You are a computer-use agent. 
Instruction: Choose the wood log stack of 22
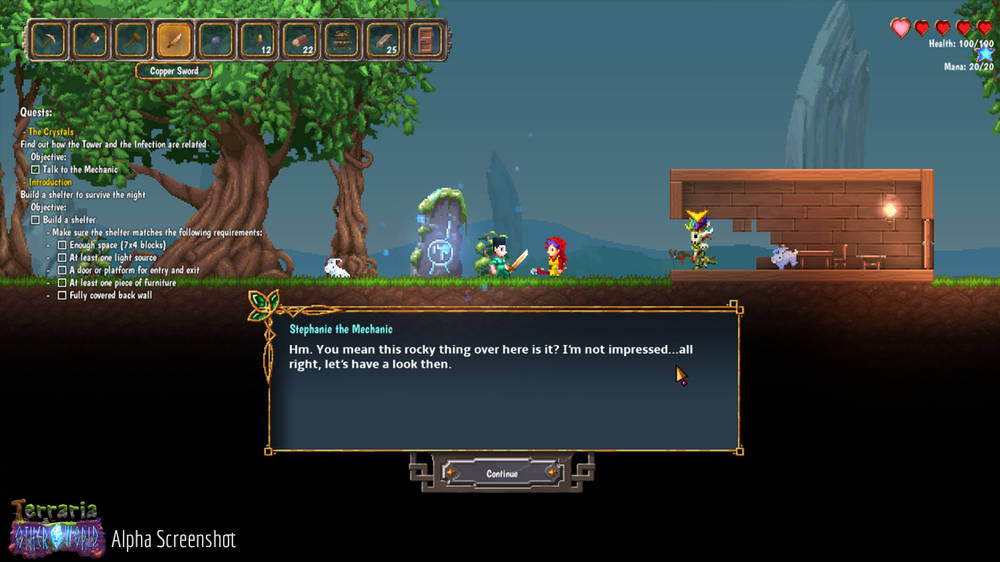[300, 41]
